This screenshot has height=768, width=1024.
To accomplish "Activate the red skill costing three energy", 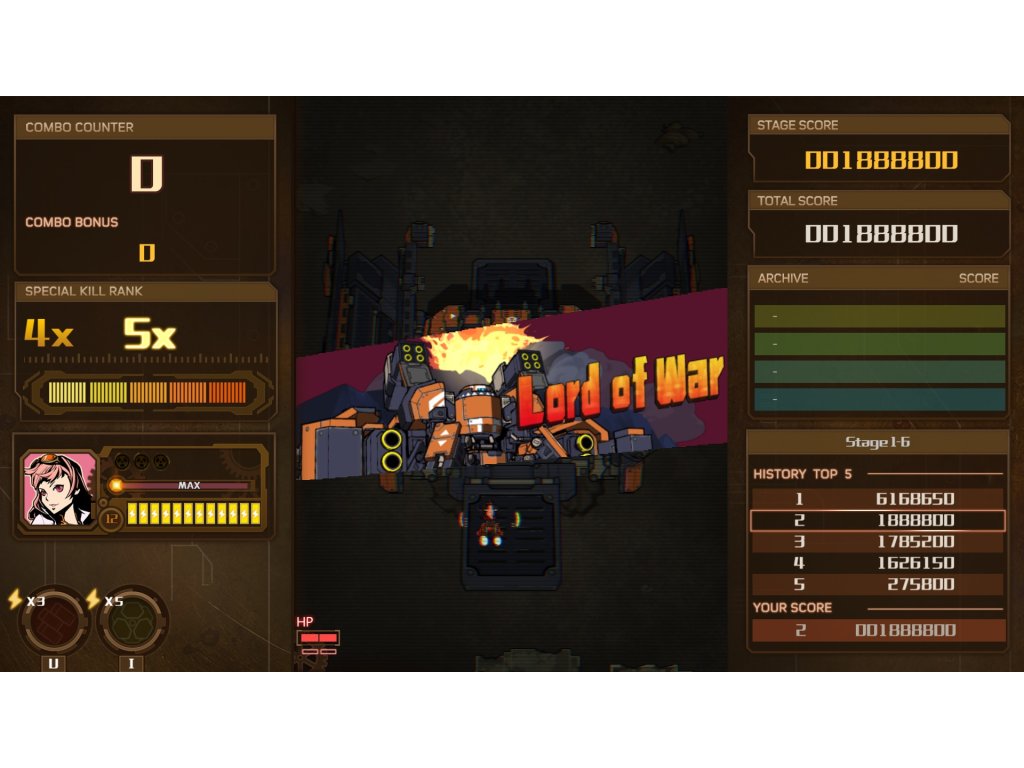I will click(x=54, y=621).
